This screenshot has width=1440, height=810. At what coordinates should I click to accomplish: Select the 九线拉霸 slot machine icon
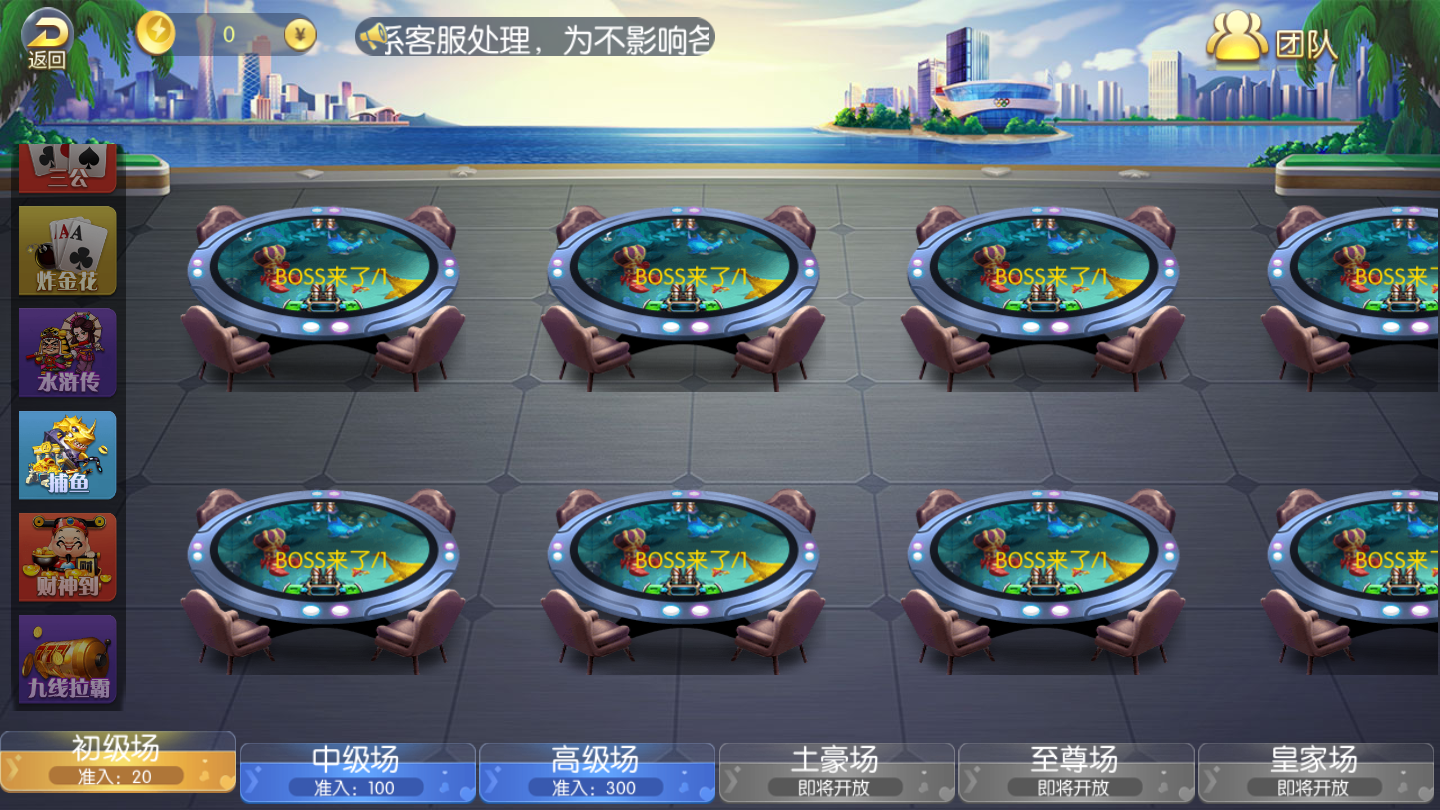[x=67, y=658]
